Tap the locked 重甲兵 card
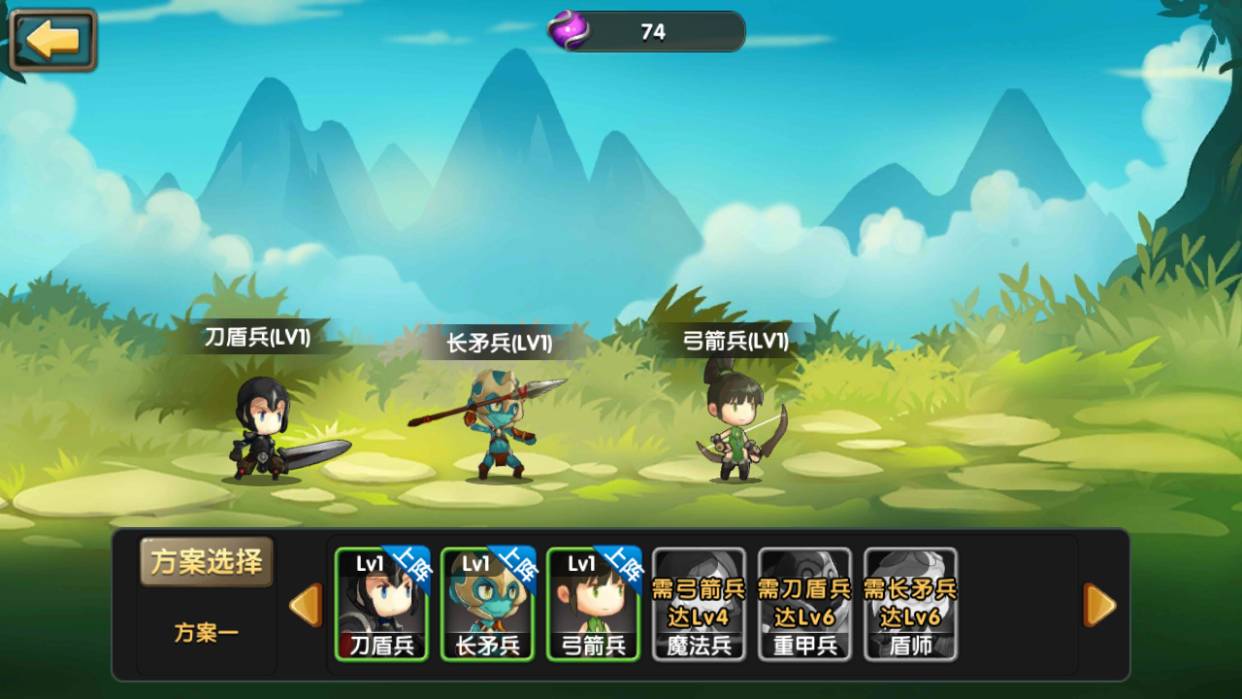 click(x=805, y=604)
